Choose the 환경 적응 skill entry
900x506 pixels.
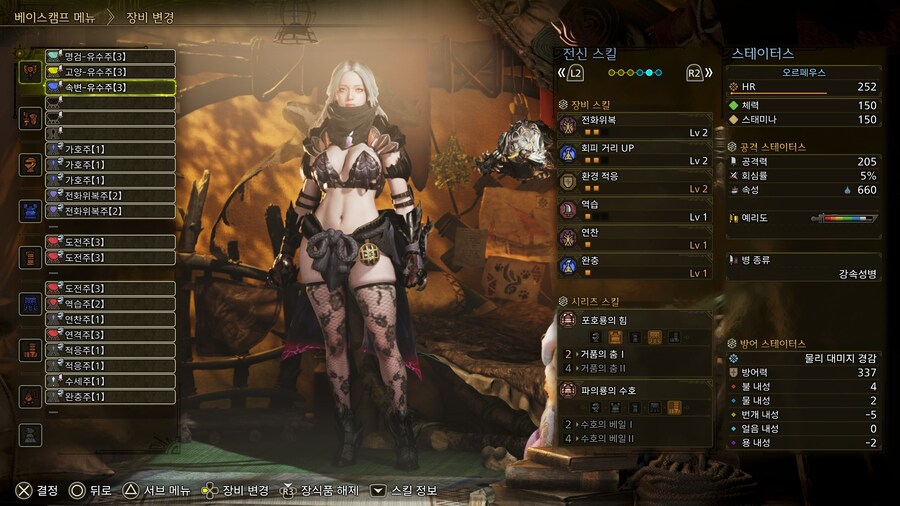point(635,182)
